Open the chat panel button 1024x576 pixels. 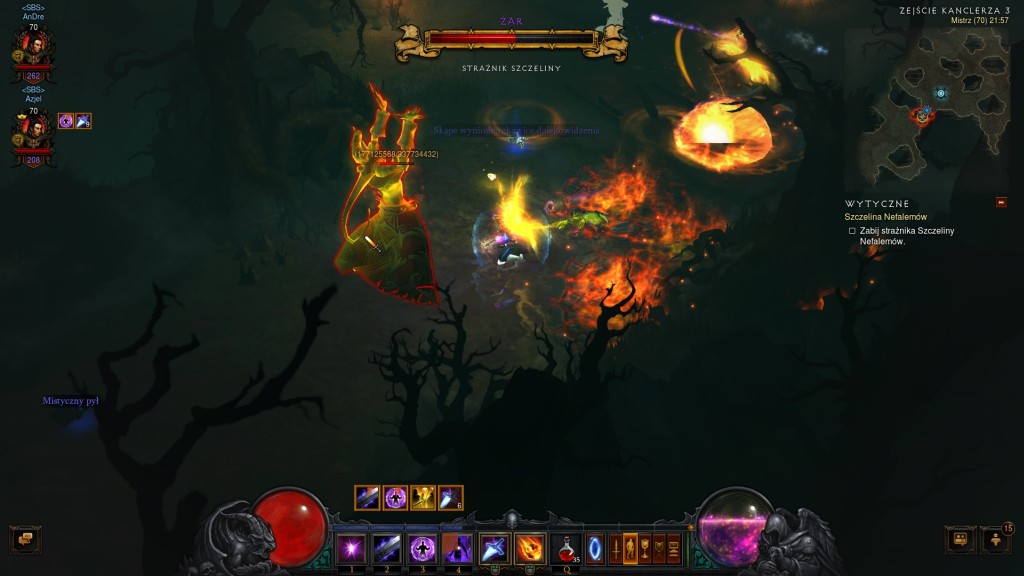pos(25,539)
